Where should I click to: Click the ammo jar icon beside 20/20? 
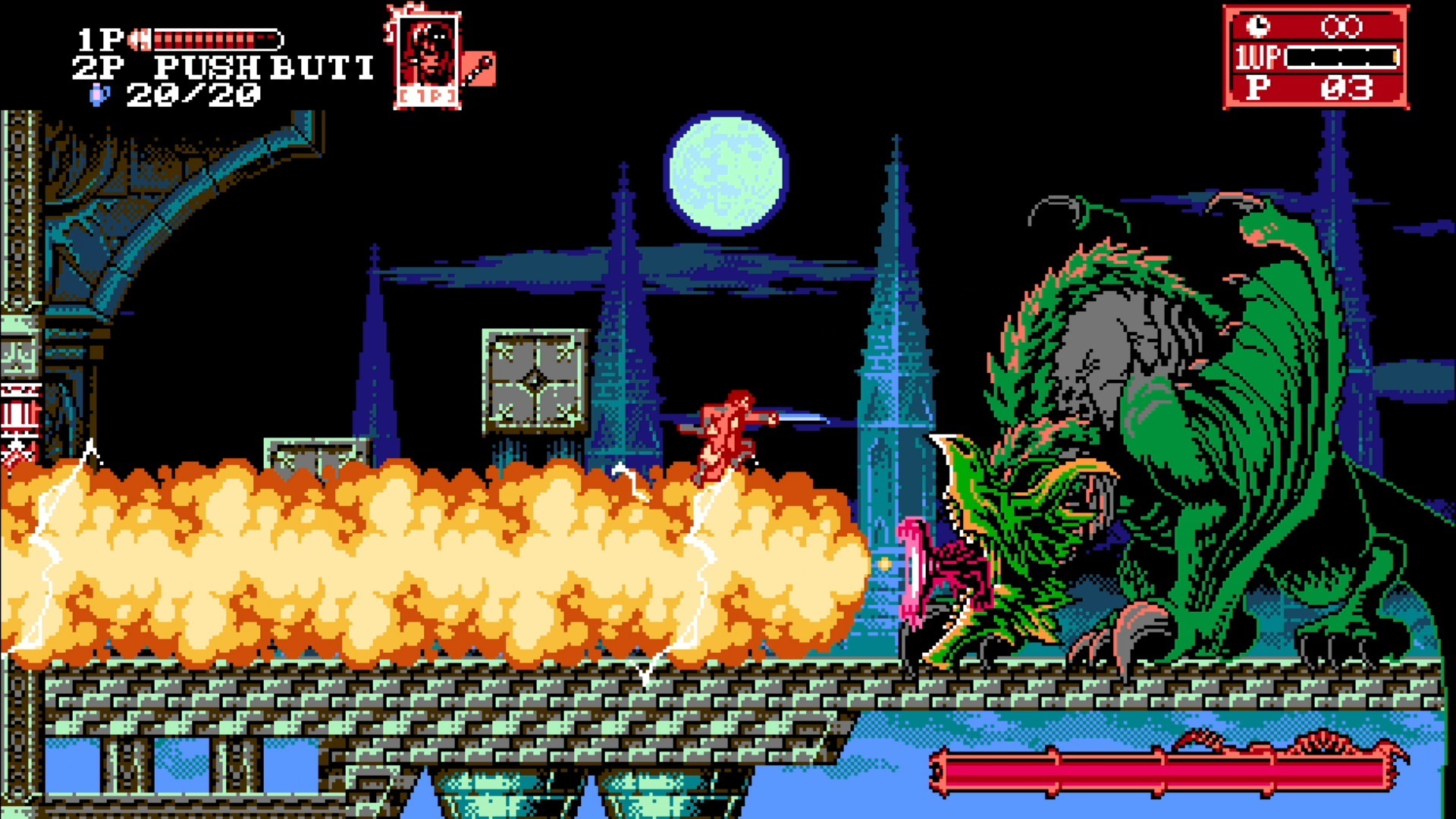click(99, 94)
